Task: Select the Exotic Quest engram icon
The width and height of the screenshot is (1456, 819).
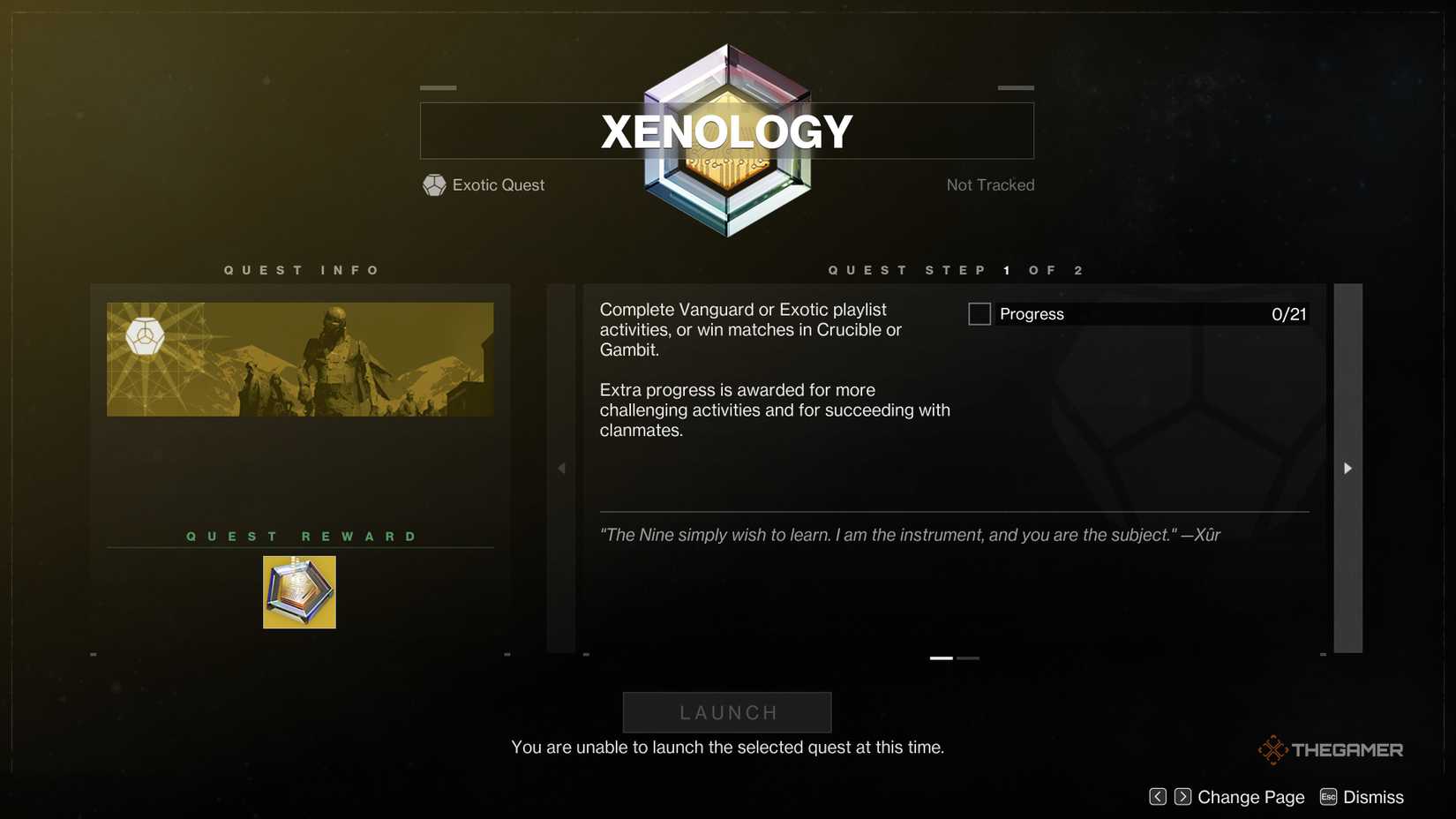Action: tap(433, 184)
